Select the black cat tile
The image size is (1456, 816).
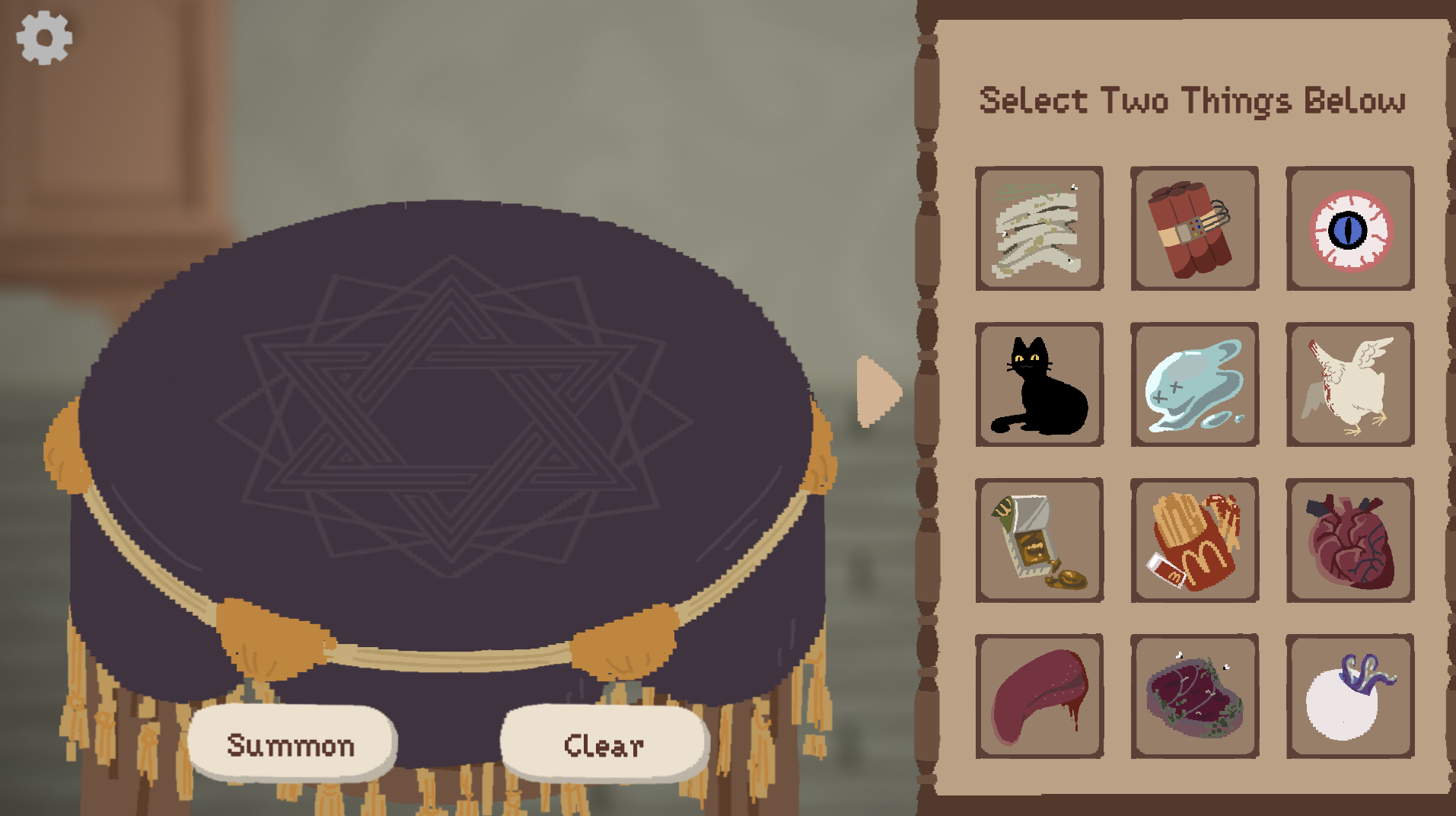[x=1039, y=384]
